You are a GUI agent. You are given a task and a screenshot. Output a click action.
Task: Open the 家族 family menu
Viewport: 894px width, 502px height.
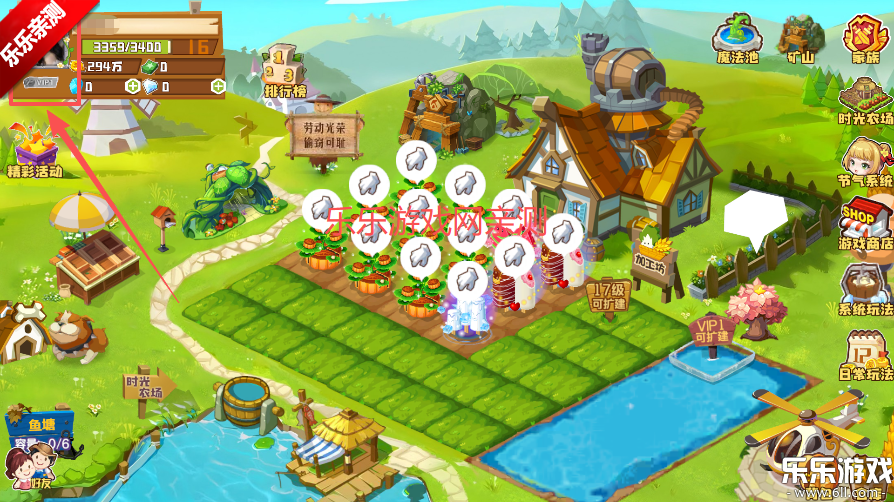tap(862, 37)
